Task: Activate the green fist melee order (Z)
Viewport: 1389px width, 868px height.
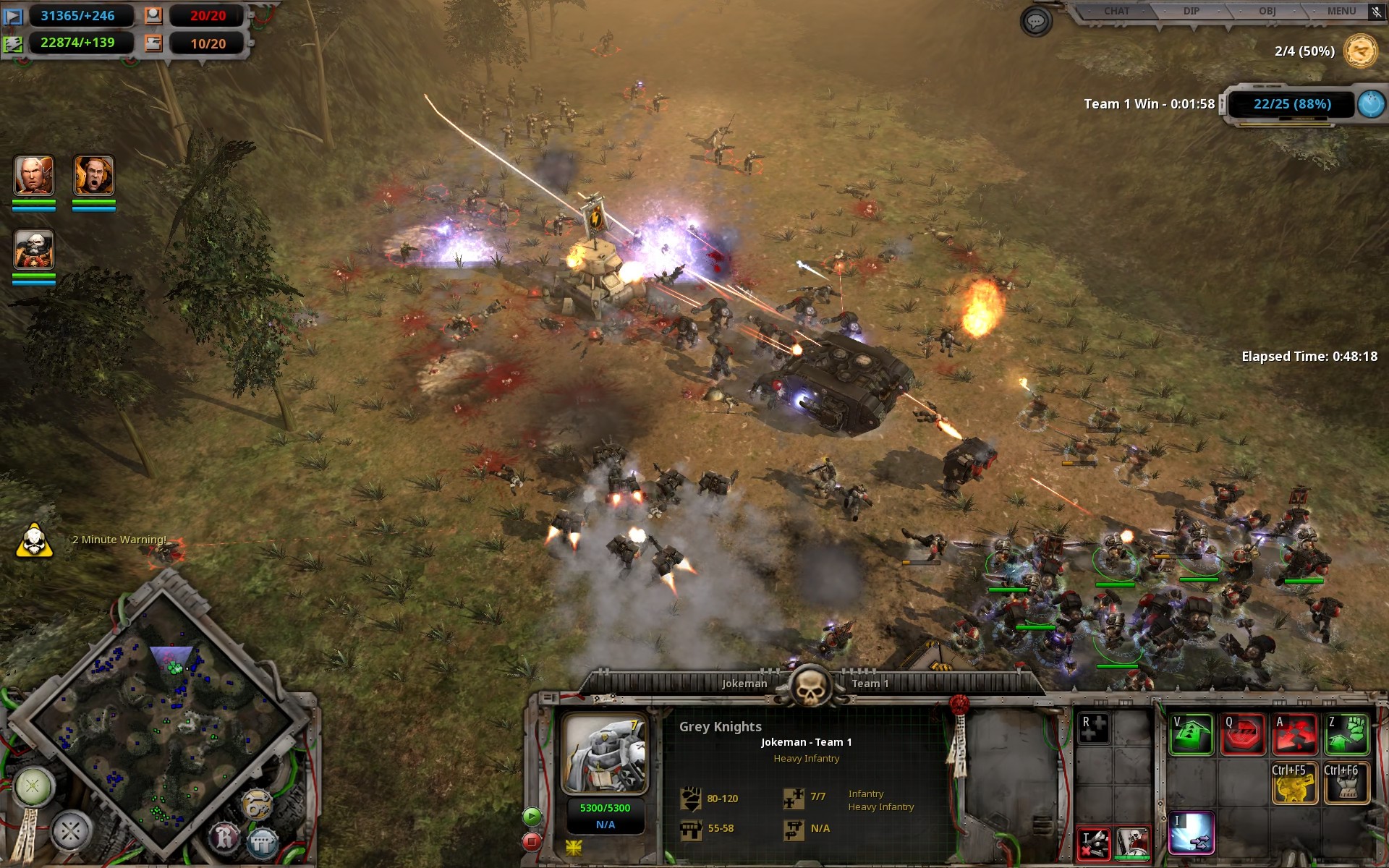Action: pyautogui.click(x=1347, y=734)
